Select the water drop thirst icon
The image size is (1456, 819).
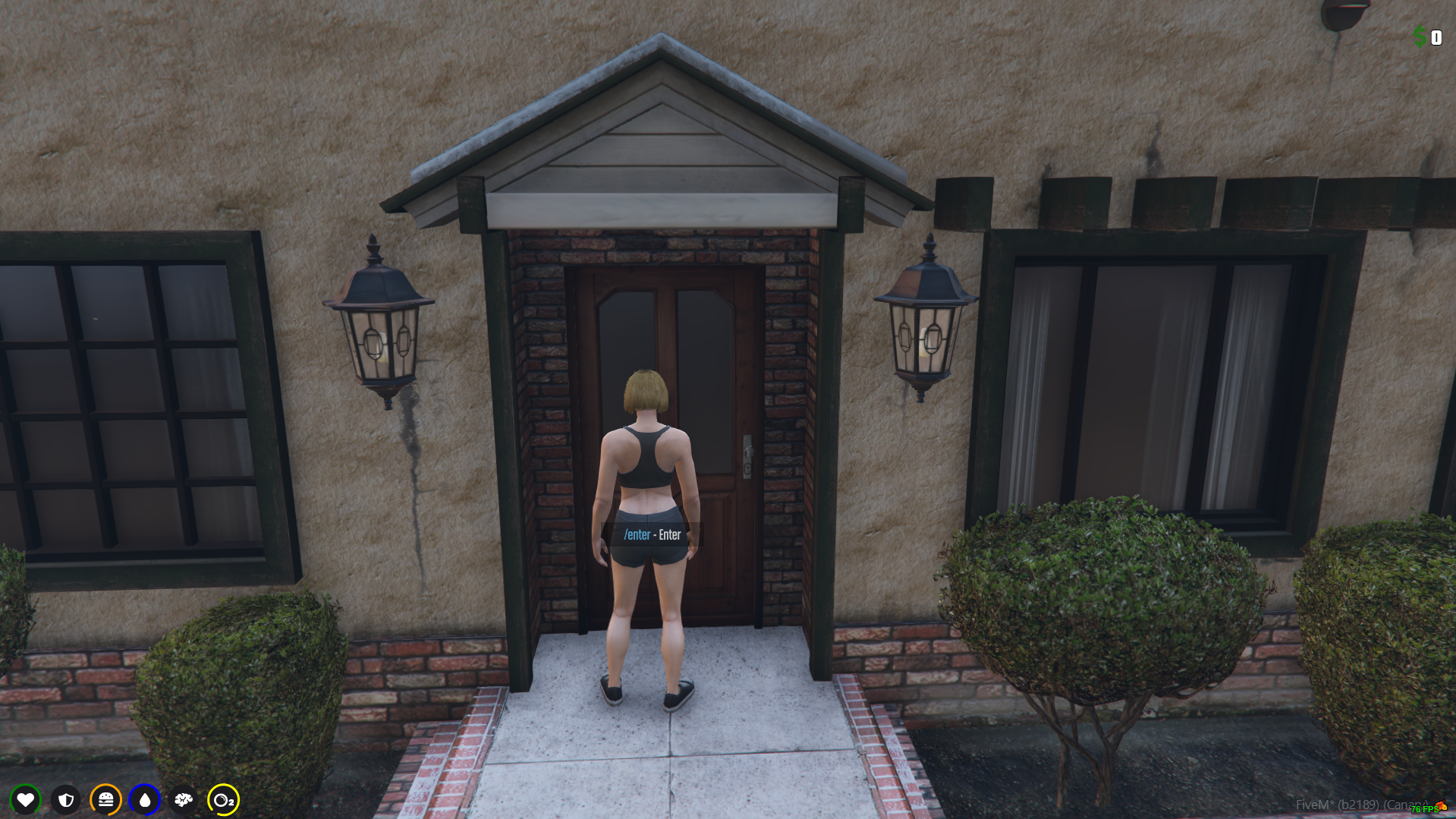pyautogui.click(x=145, y=799)
